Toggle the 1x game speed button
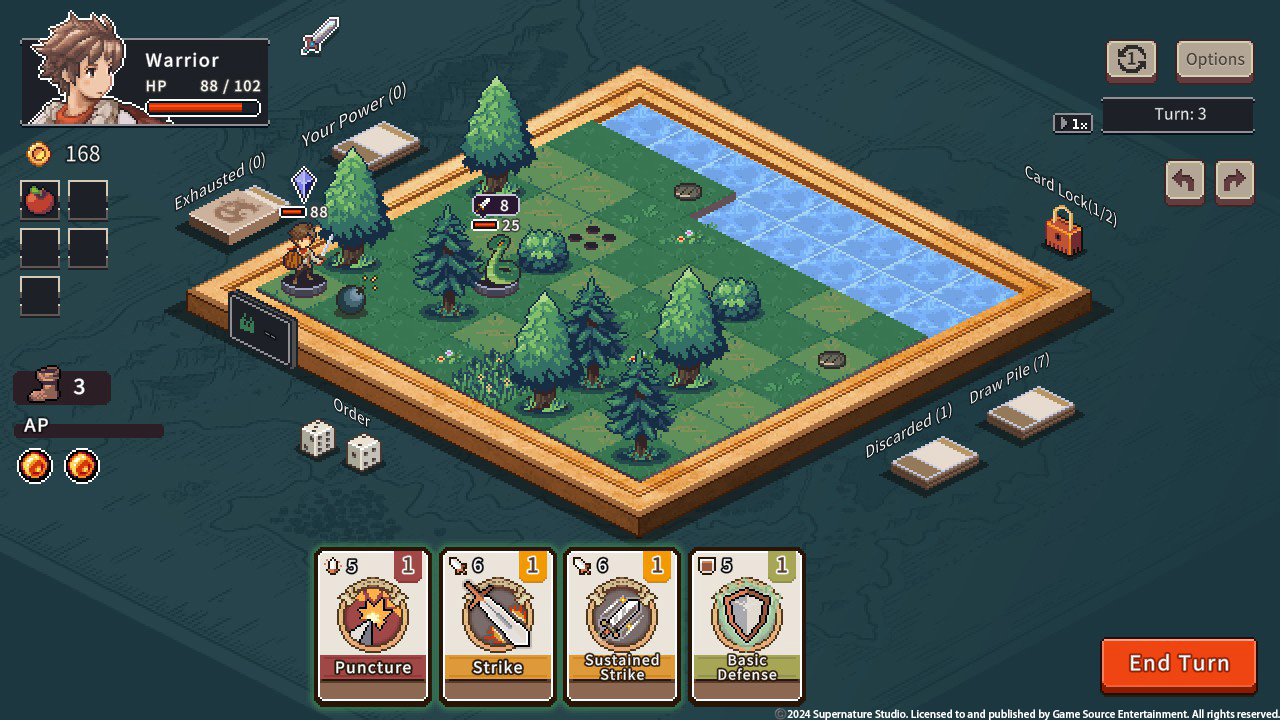 (1073, 124)
